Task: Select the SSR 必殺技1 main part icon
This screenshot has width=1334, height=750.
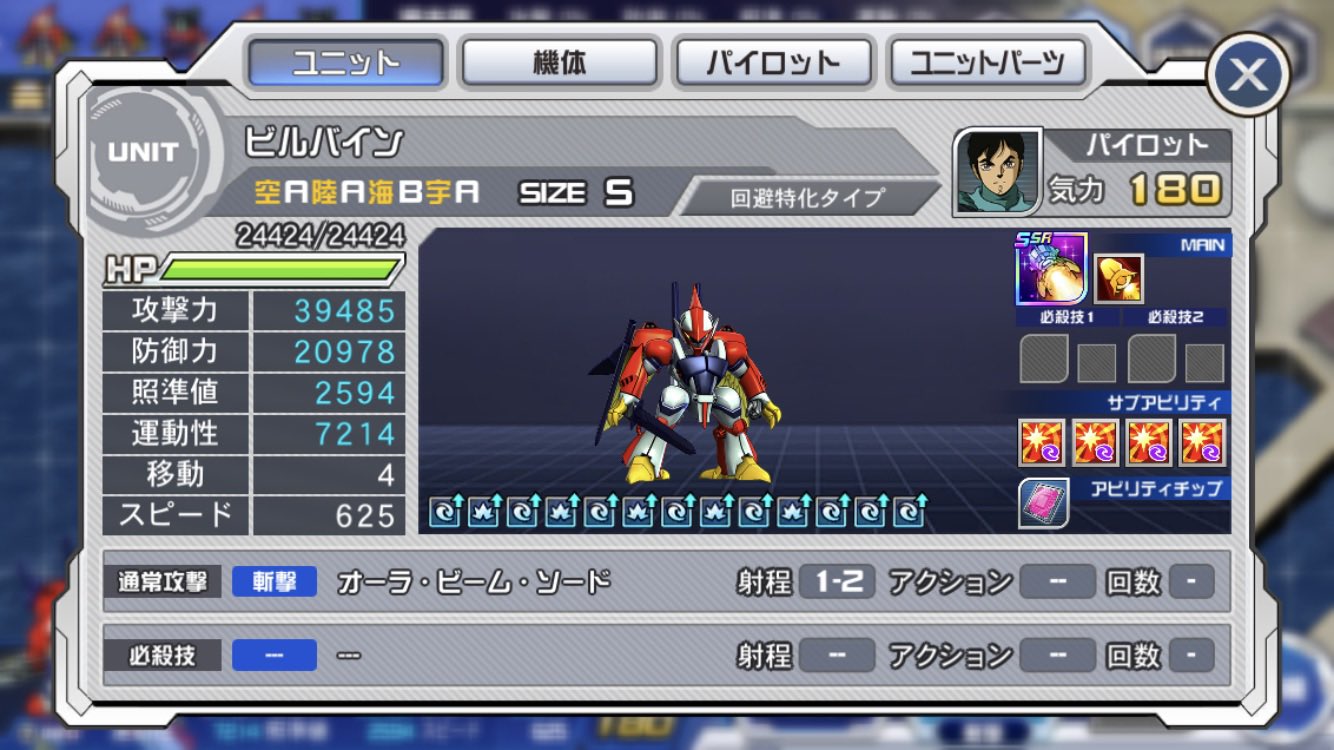Action: coord(1050,269)
